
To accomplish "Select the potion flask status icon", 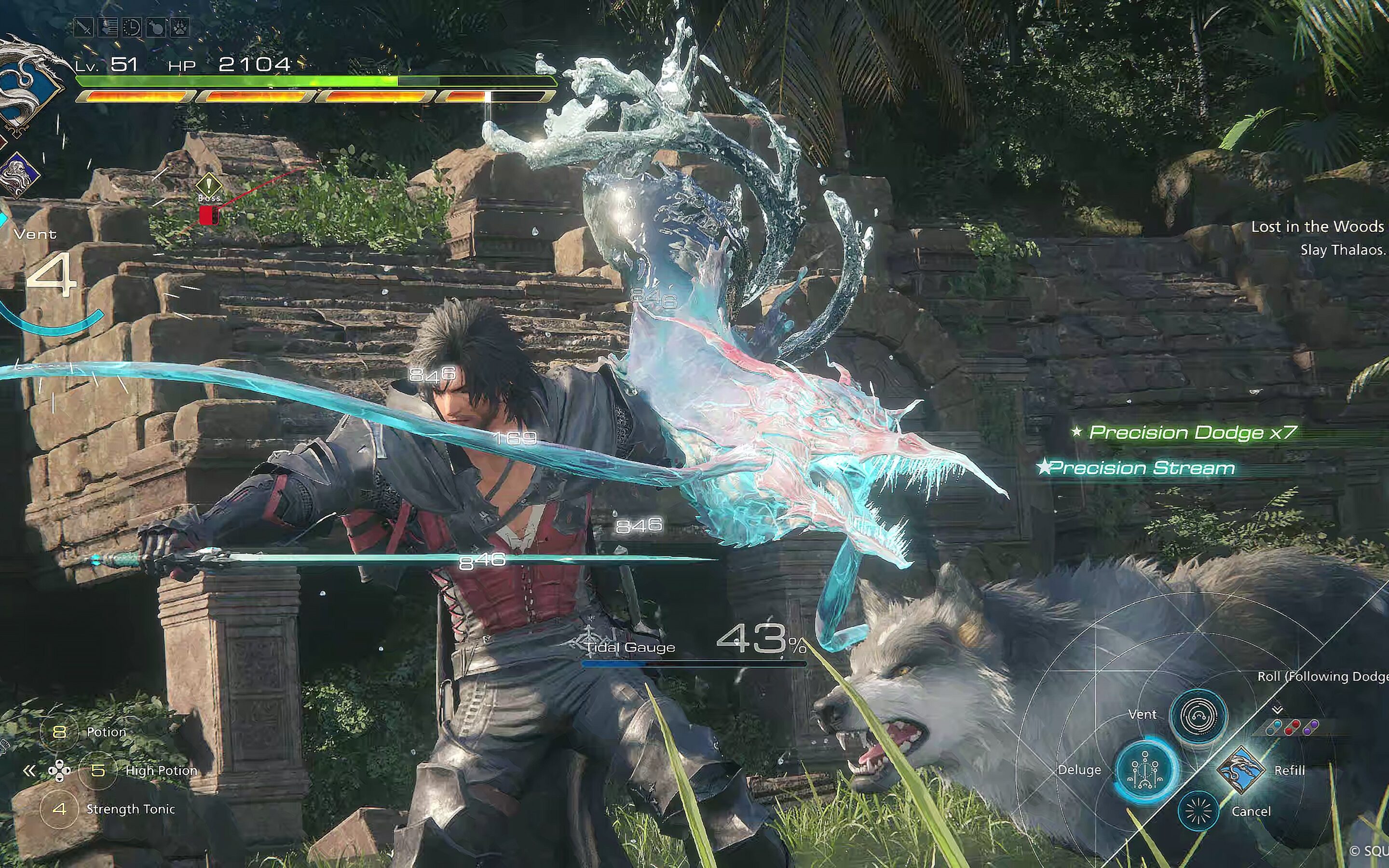I will coord(156,27).
